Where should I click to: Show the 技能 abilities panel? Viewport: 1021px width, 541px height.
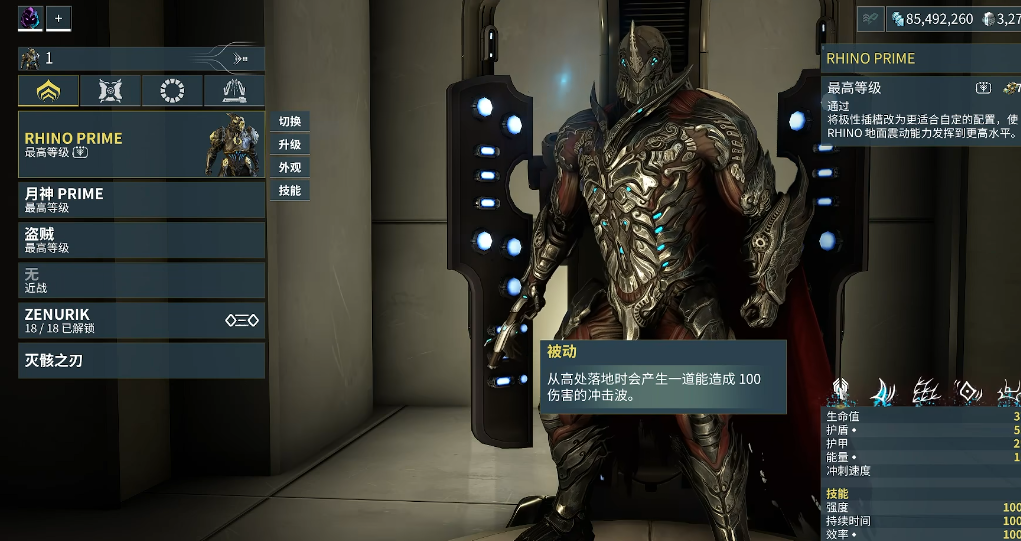tap(290, 190)
